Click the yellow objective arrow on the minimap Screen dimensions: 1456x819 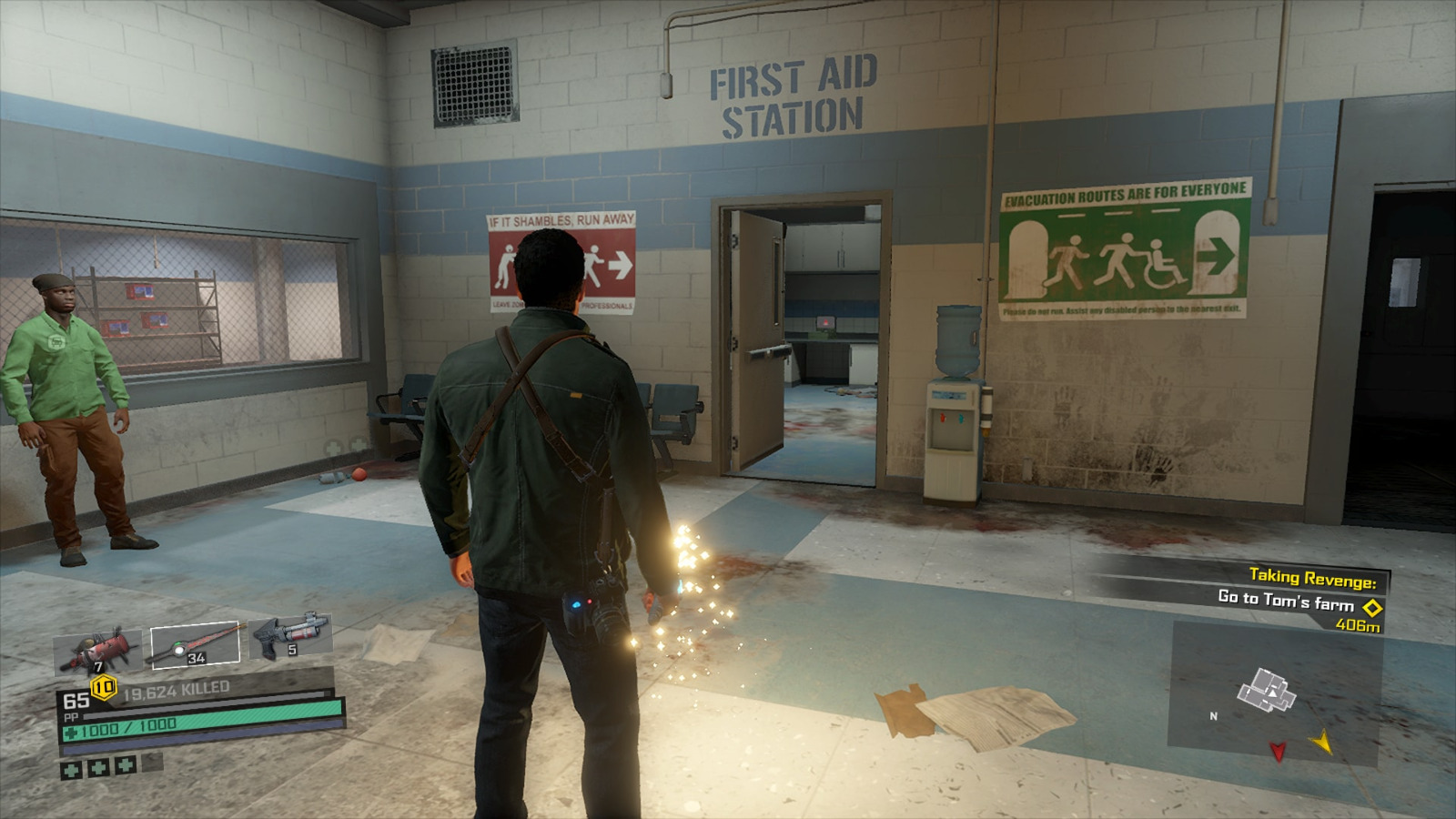point(1323,743)
